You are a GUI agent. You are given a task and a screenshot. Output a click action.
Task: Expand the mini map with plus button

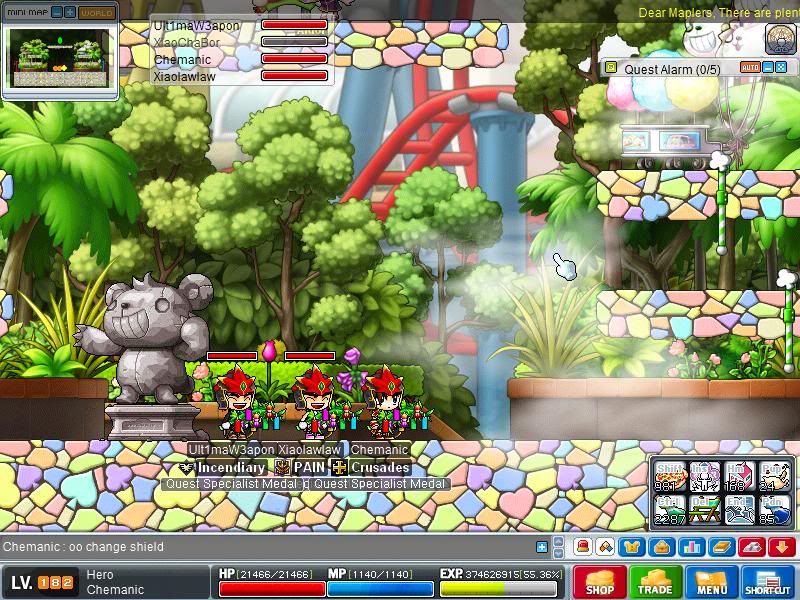click(70, 13)
